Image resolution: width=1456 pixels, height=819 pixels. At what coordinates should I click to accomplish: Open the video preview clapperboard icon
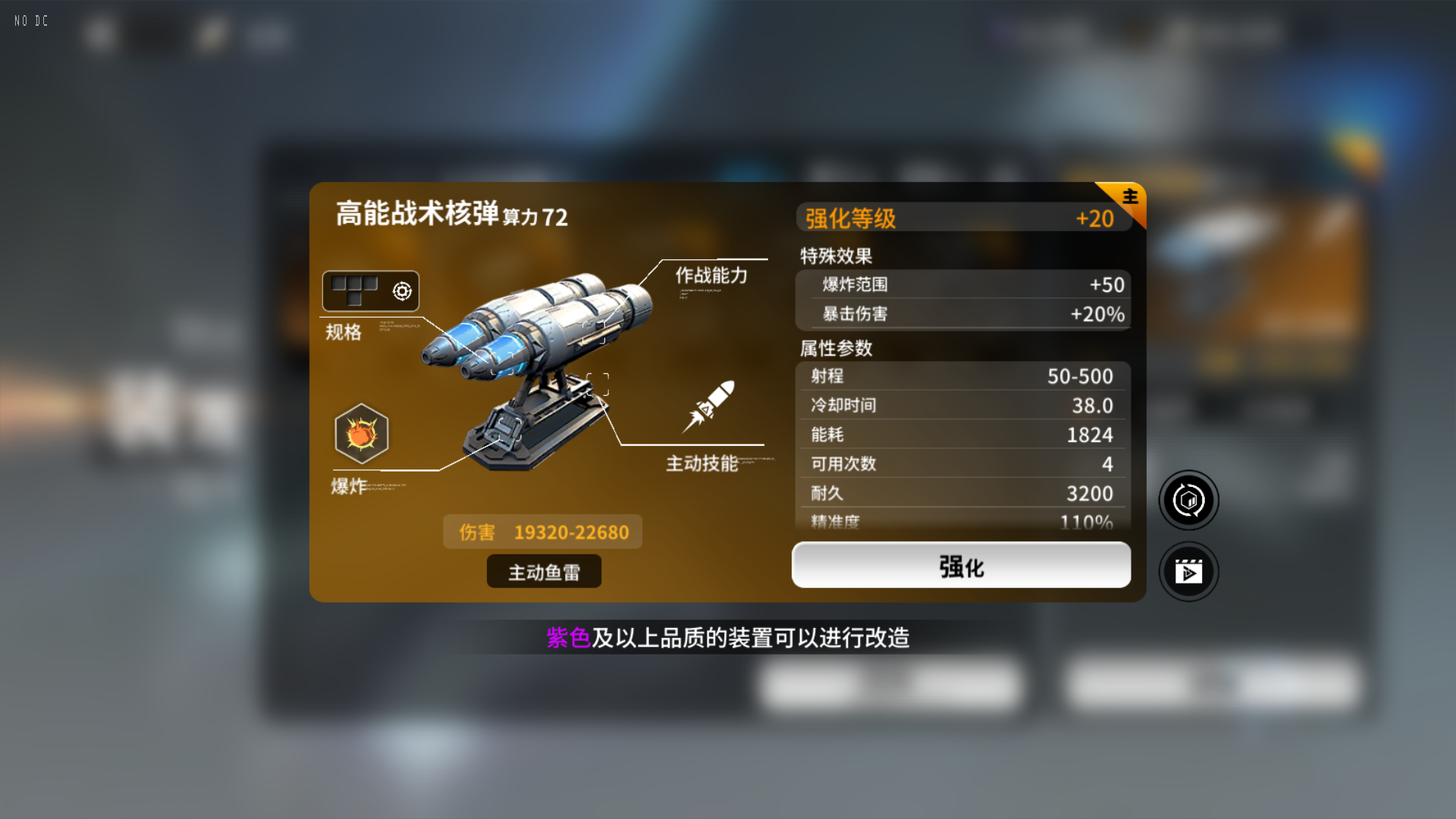1188,572
